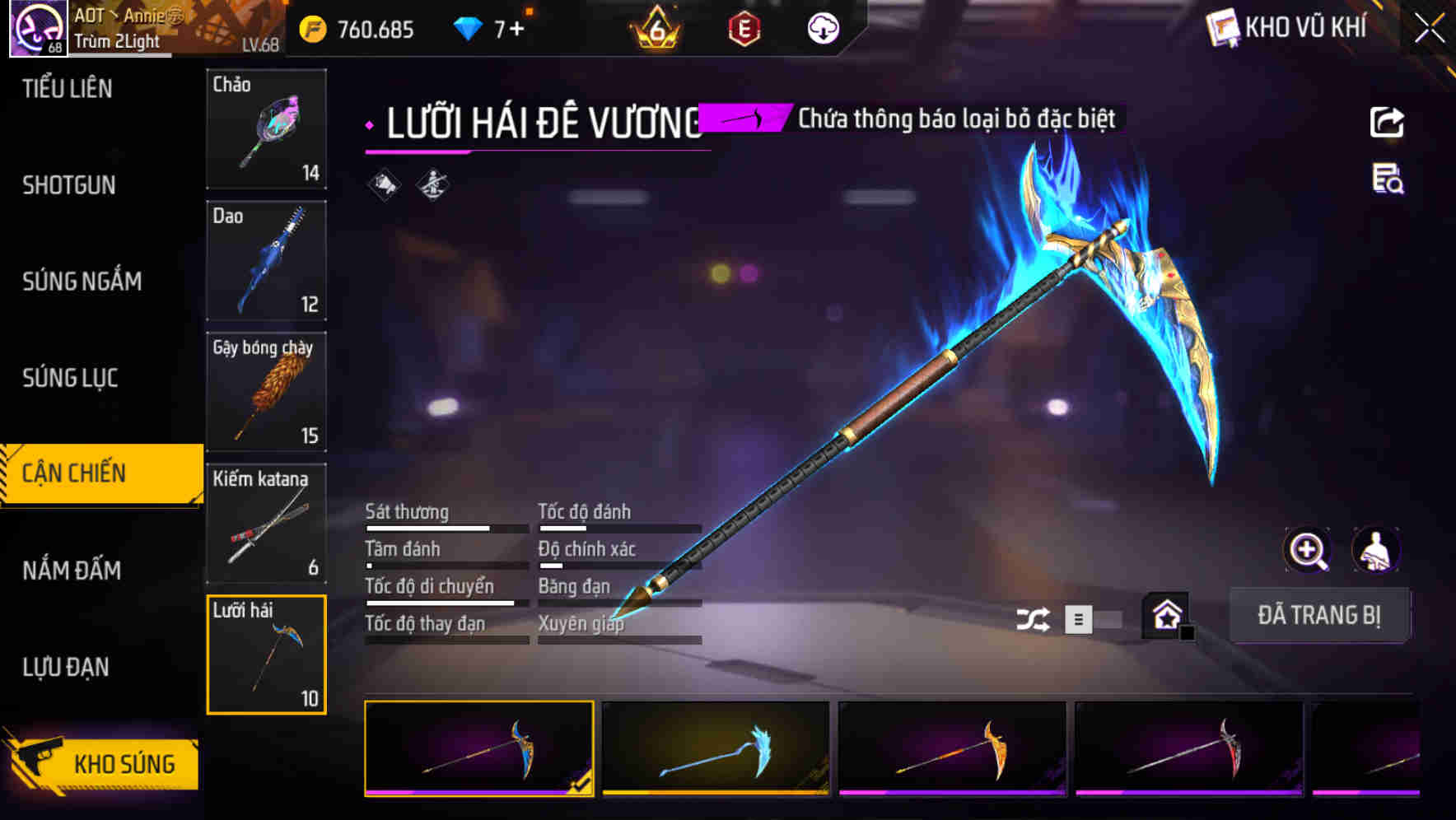1456x820 pixels.
Task: Open the cloud download icon
Action: (x=823, y=27)
